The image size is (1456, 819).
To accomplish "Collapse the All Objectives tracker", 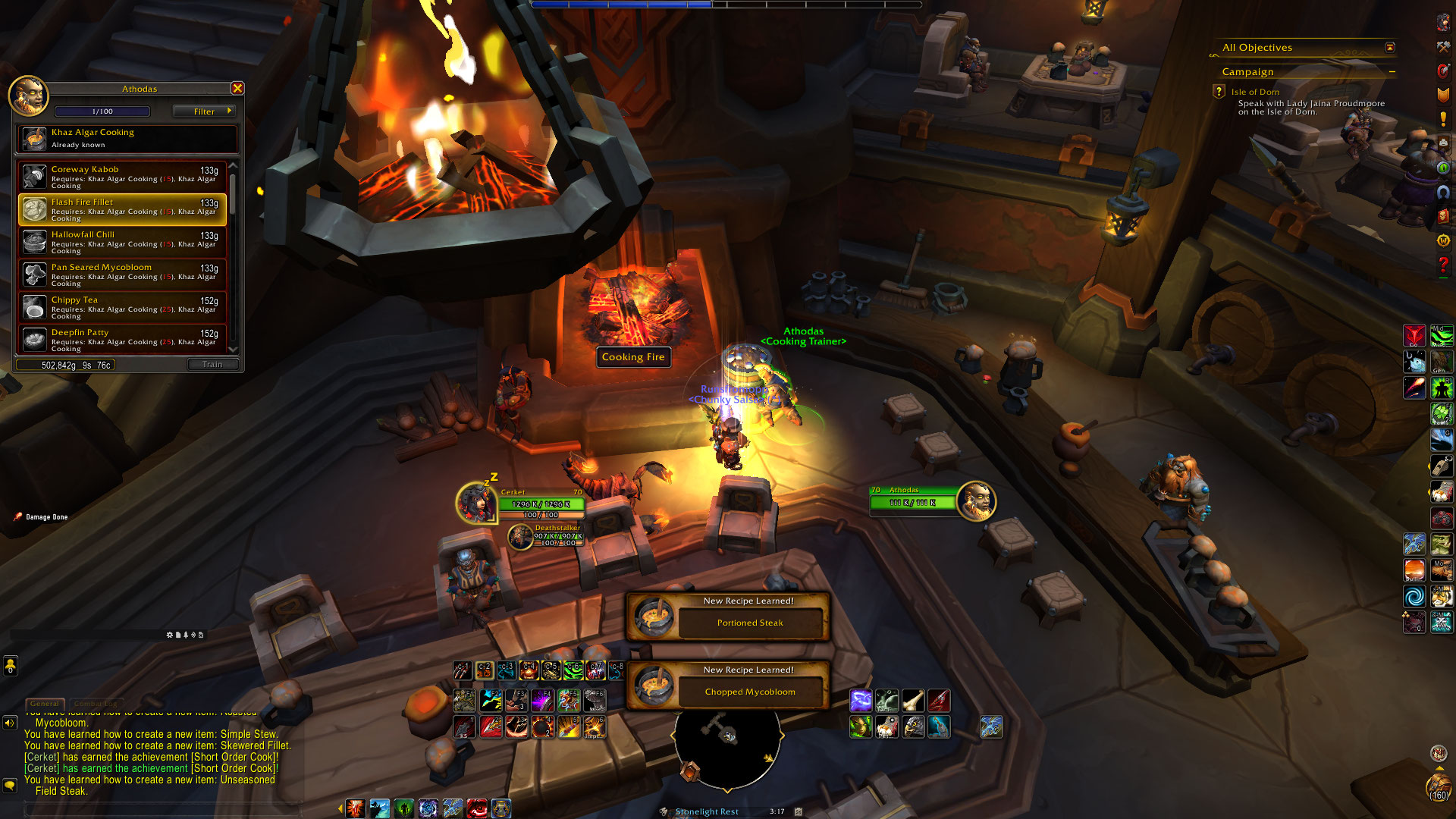I will 1389,47.
